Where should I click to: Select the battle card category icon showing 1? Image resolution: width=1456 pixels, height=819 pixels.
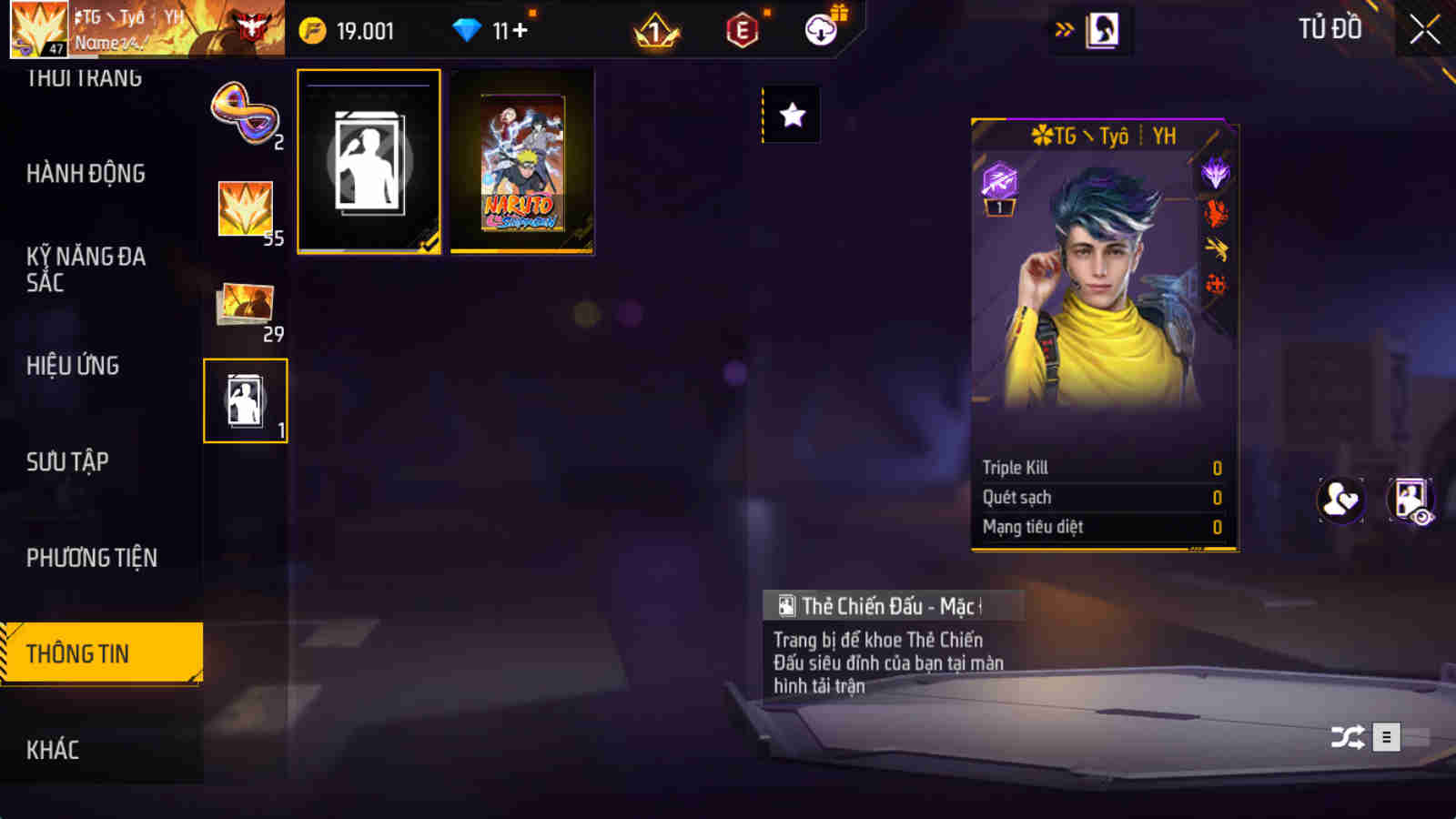[246, 398]
